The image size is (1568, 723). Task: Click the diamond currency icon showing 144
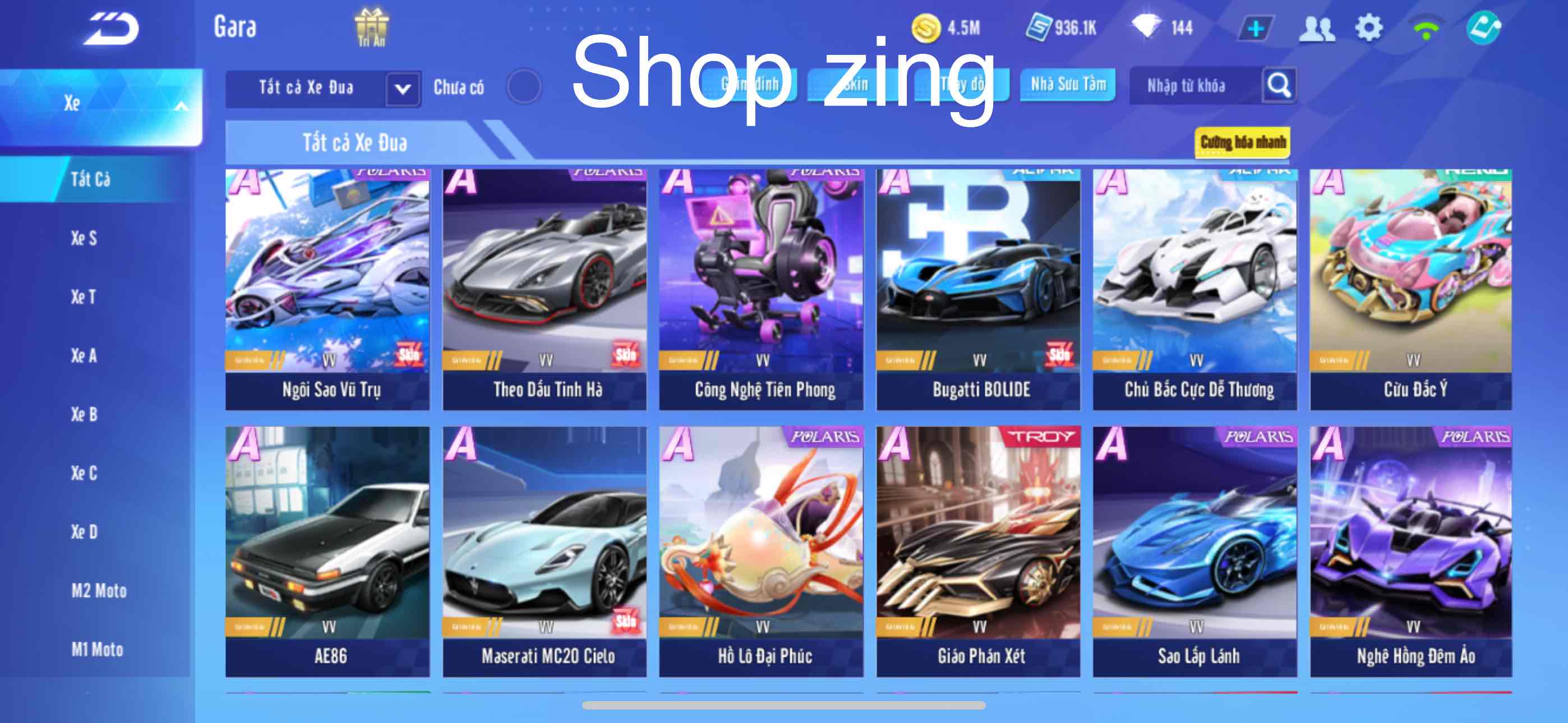pyautogui.click(x=1148, y=27)
